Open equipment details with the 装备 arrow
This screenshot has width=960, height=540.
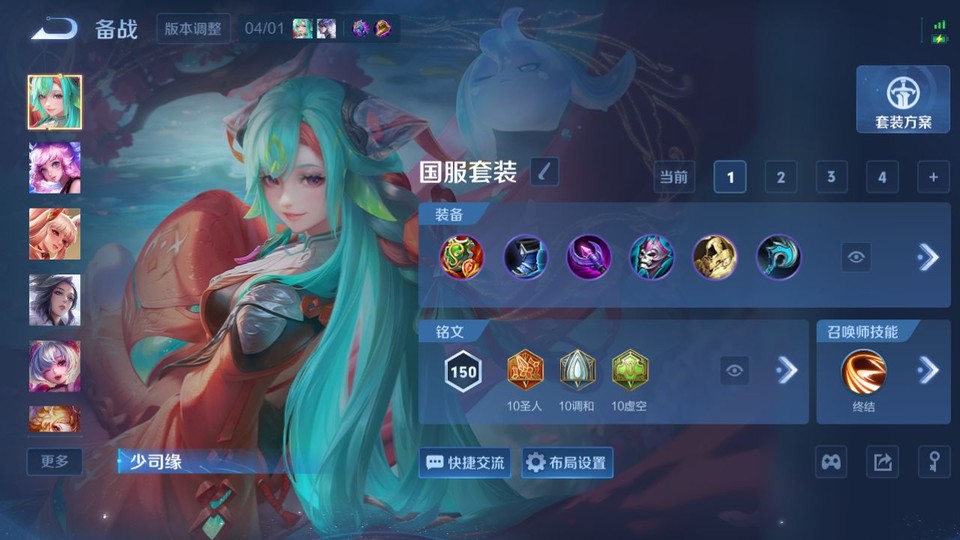[x=928, y=257]
